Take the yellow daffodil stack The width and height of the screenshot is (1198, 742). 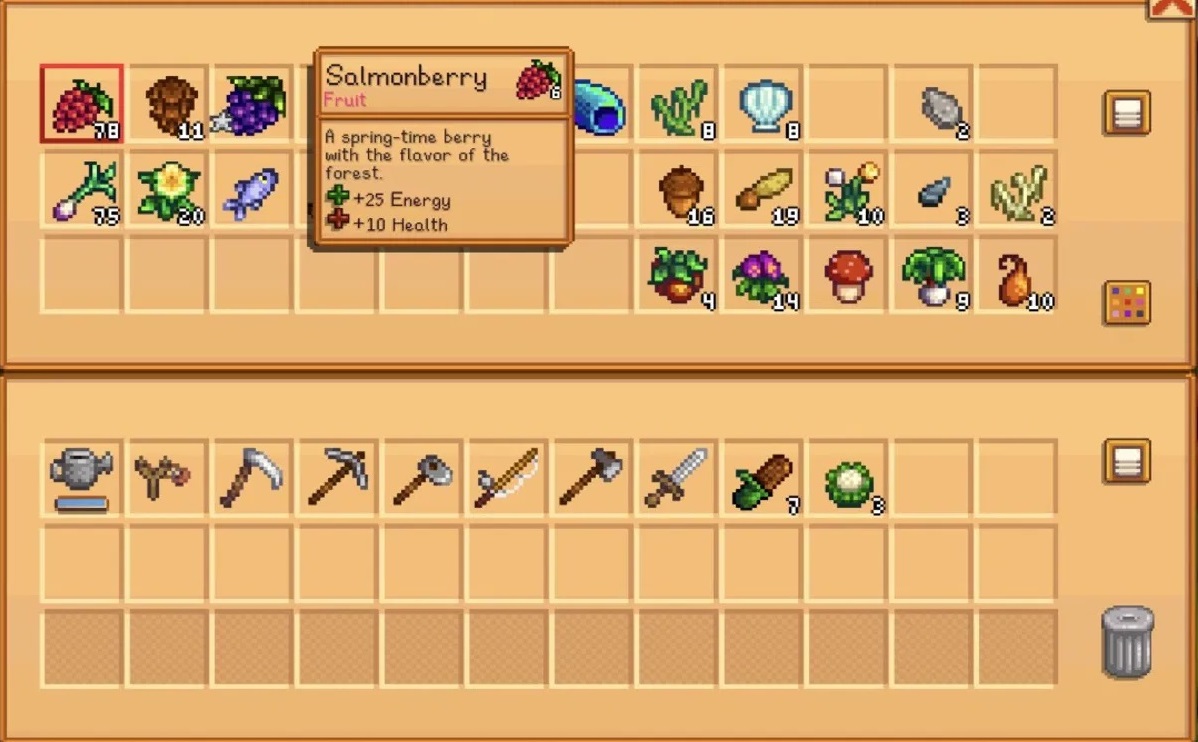tap(167, 188)
